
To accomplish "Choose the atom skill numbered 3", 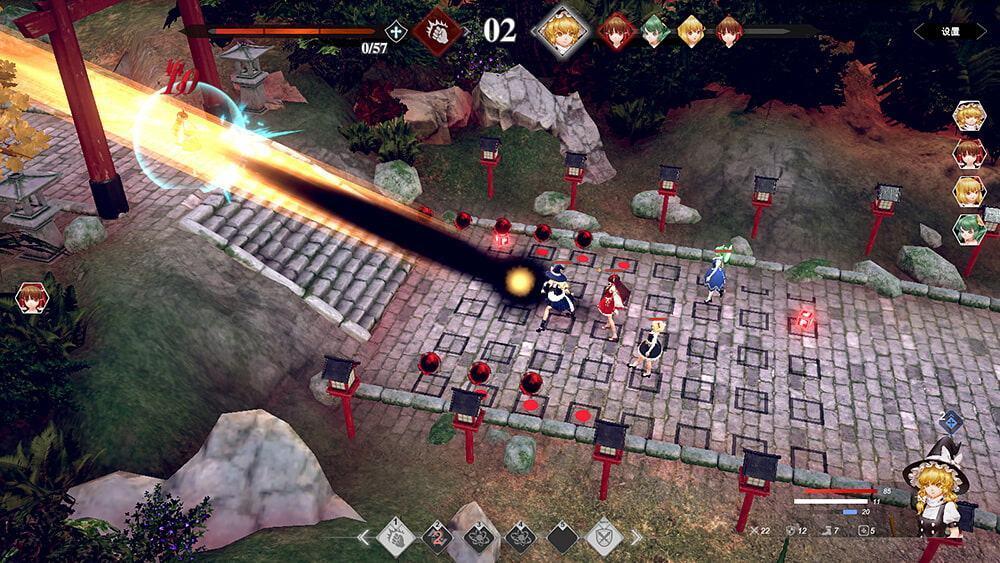I will [x=479, y=537].
